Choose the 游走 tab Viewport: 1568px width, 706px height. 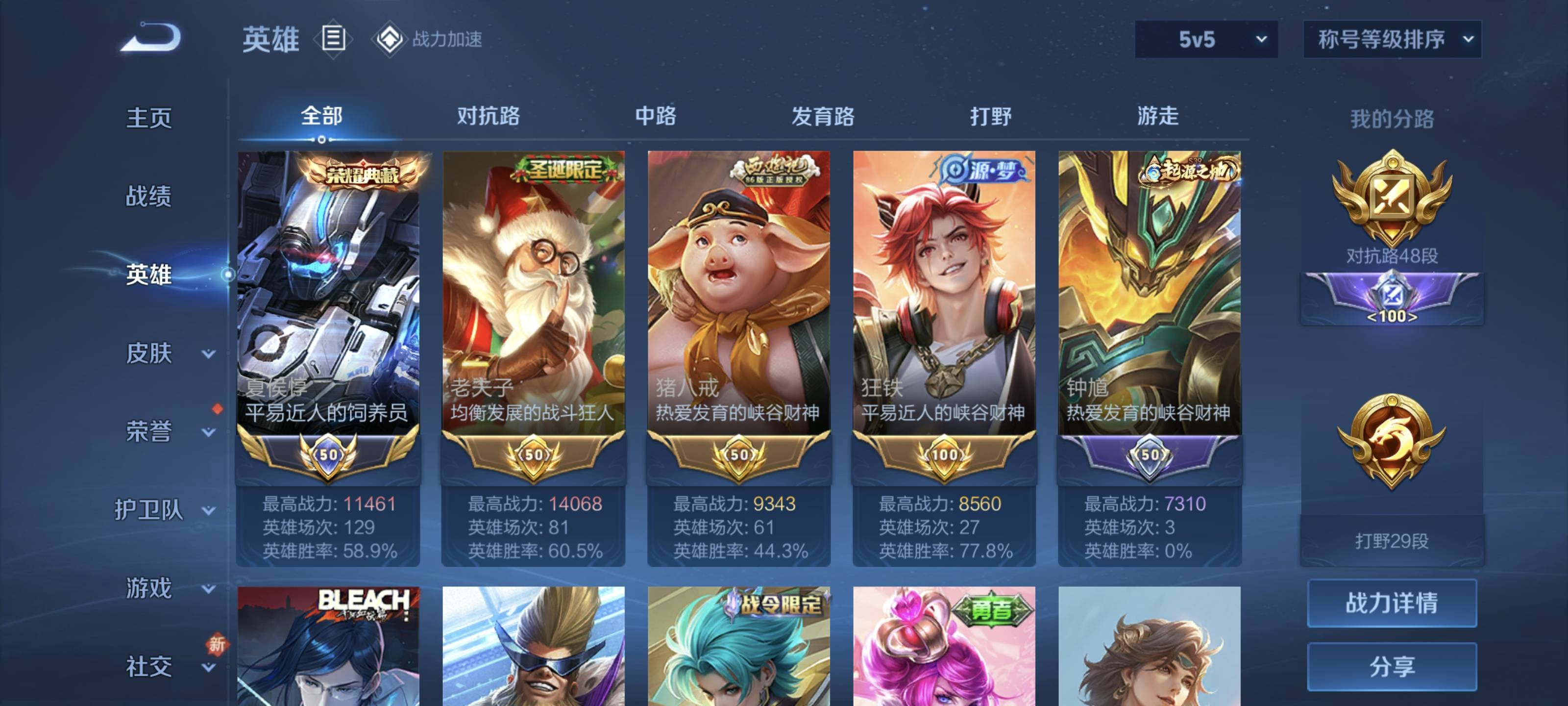pyautogui.click(x=1158, y=116)
